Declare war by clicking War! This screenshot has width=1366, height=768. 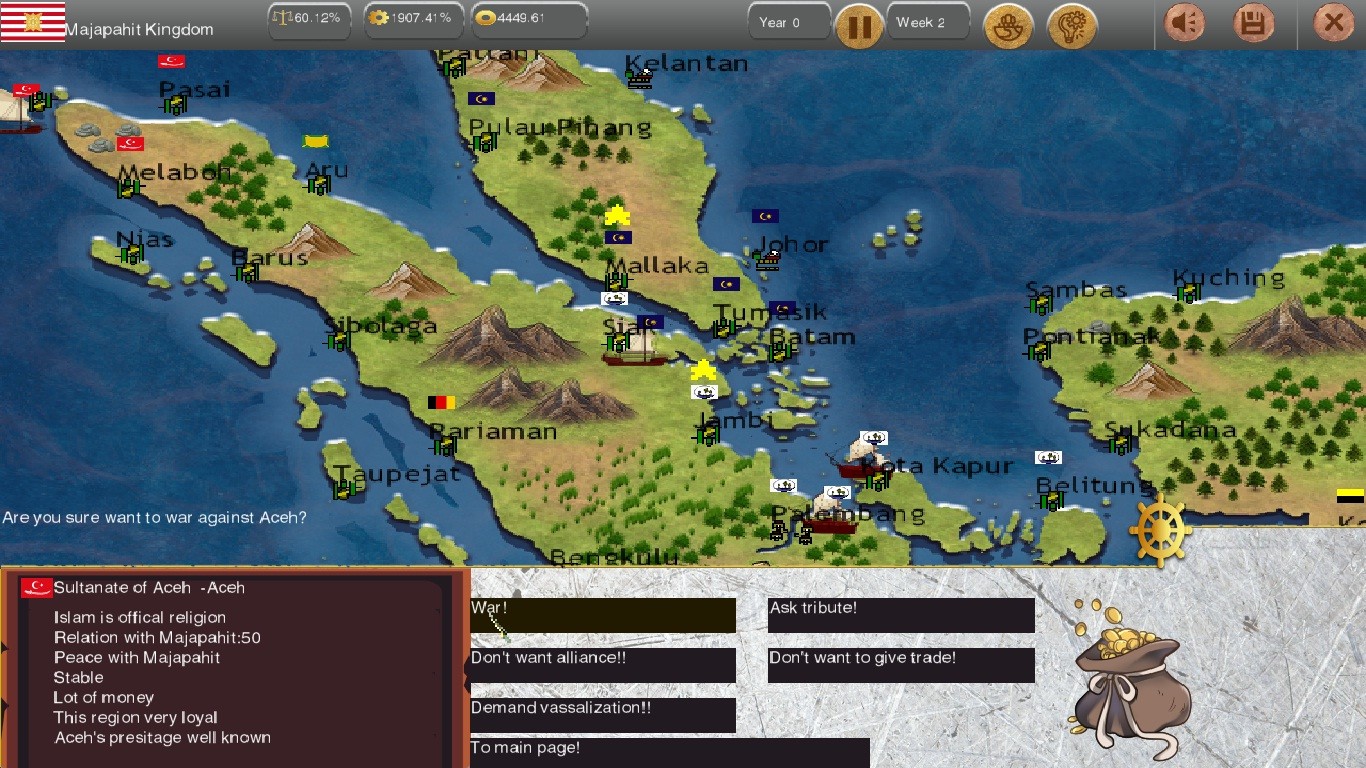coord(602,615)
